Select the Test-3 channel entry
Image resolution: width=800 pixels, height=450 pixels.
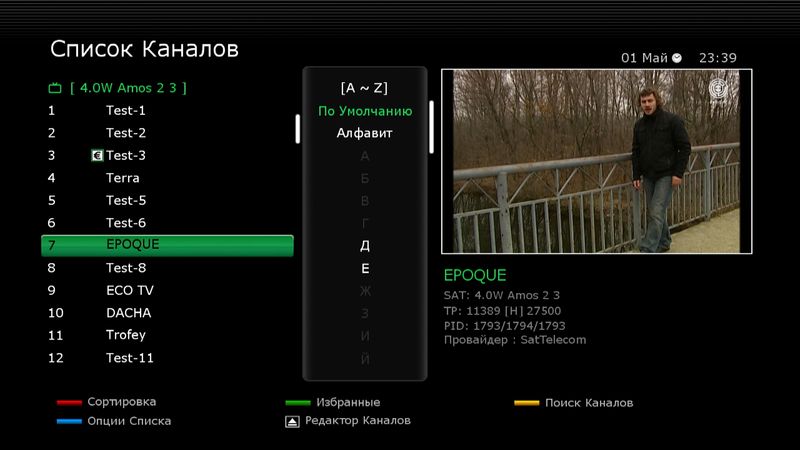point(126,155)
